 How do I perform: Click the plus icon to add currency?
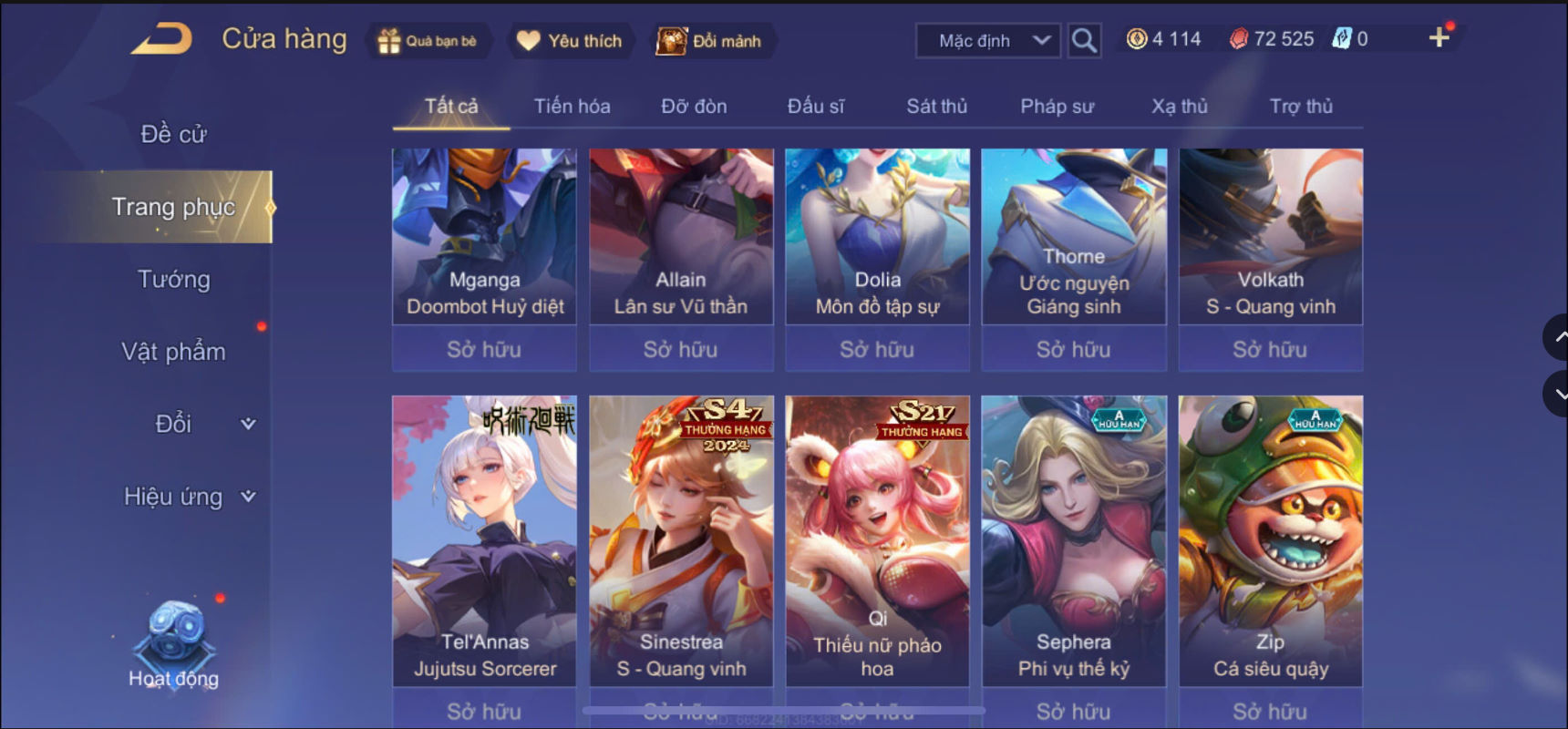pos(1440,37)
